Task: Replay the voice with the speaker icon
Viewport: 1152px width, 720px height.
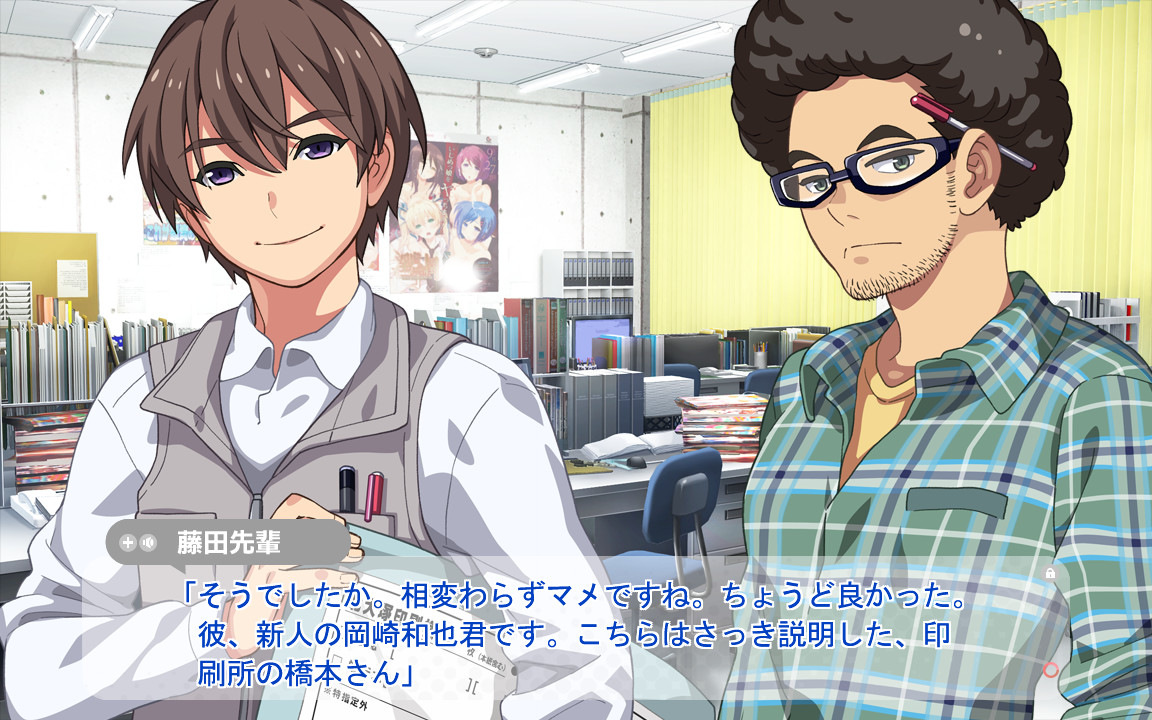Action: [x=149, y=543]
